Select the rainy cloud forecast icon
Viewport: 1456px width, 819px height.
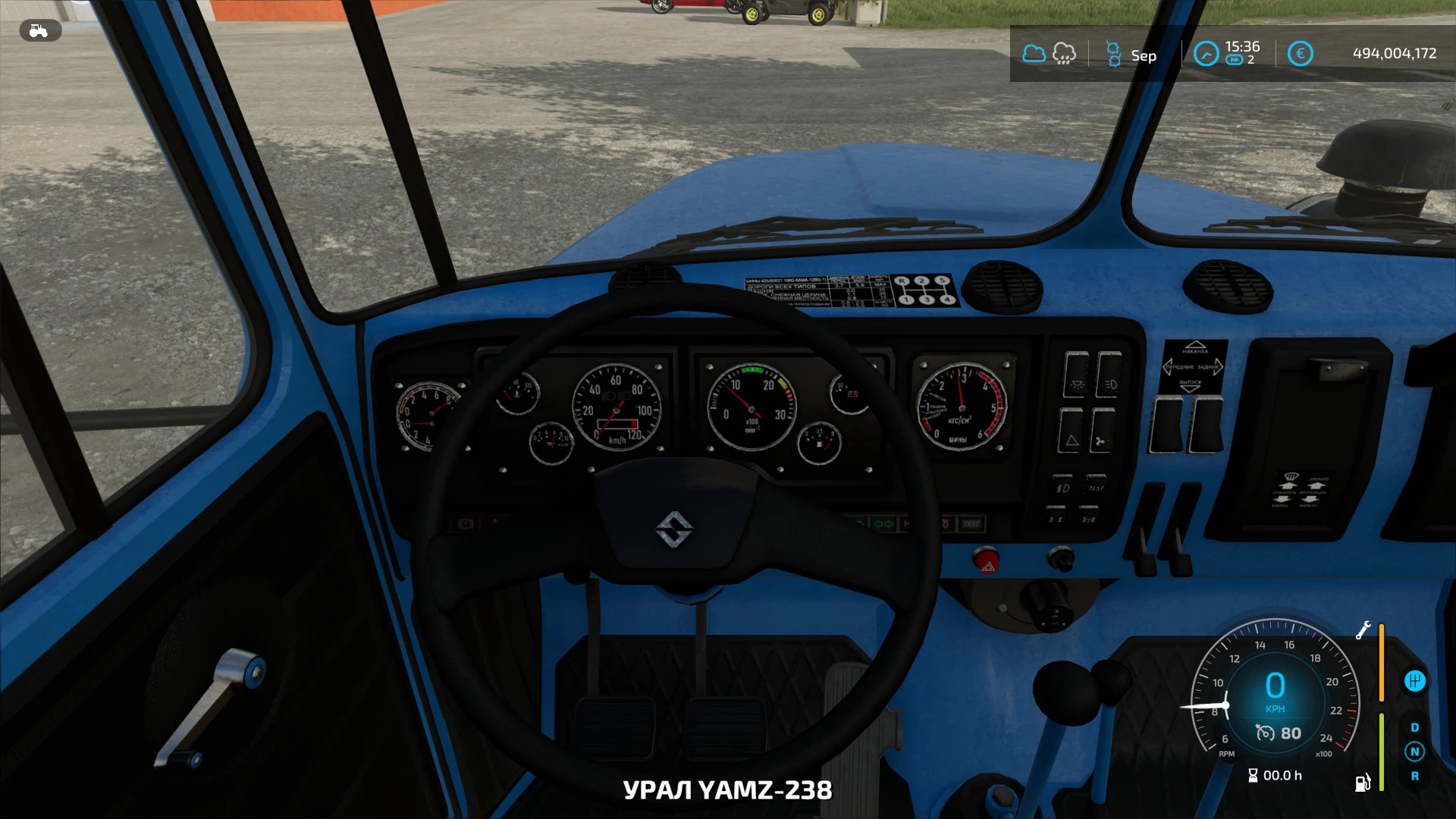[1064, 54]
